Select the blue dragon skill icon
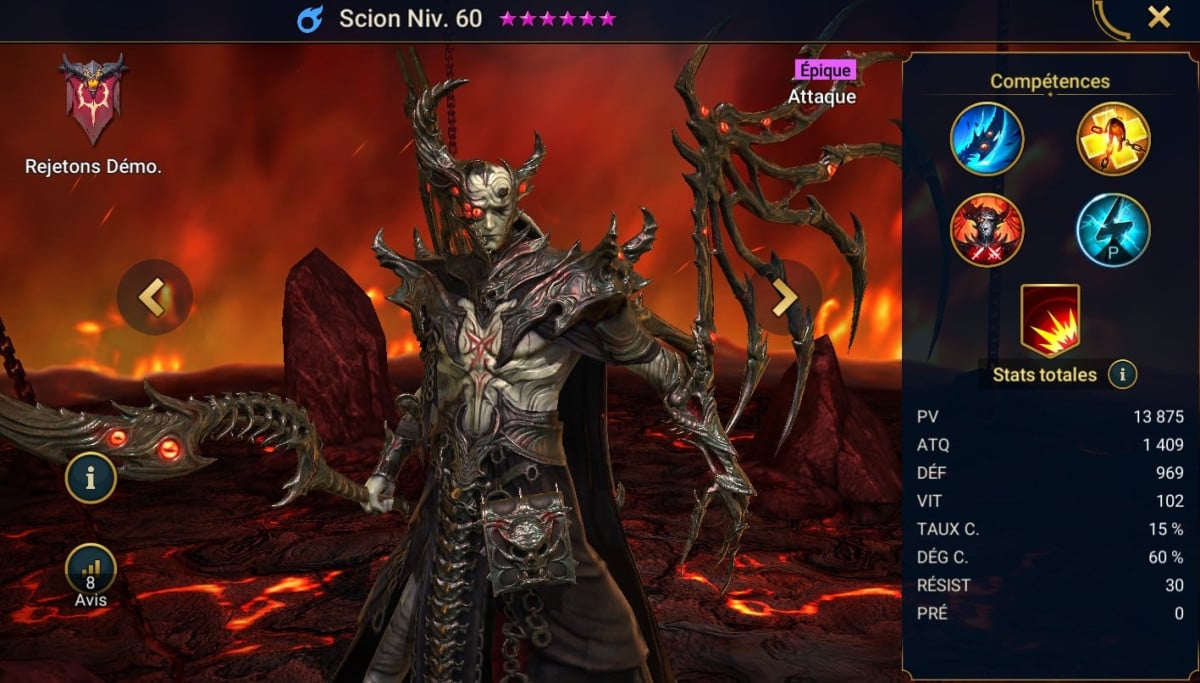Viewport: 1200px width, 683px height. (987, 139)
